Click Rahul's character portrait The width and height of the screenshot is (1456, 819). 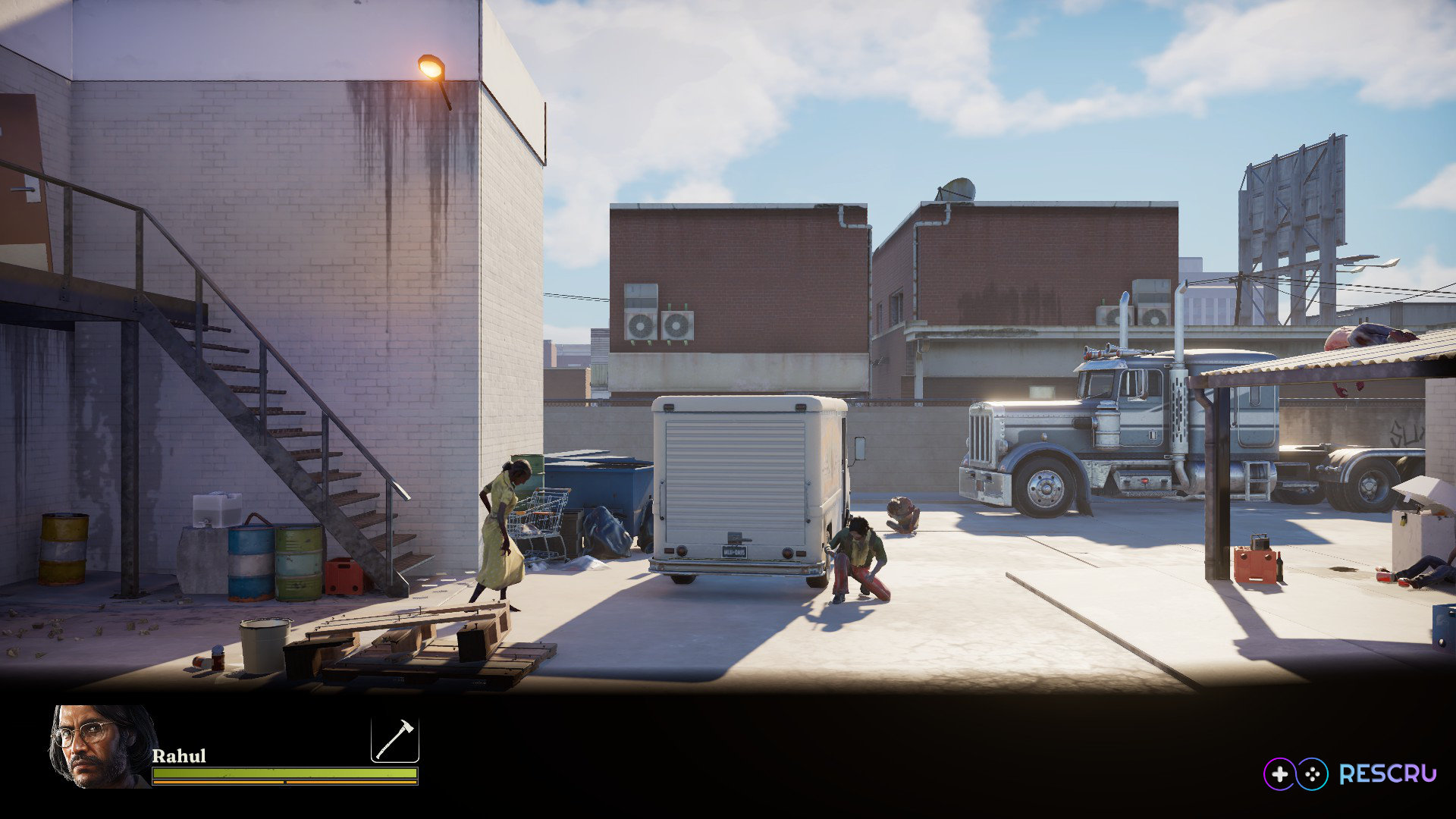click(x=102, y=746)
